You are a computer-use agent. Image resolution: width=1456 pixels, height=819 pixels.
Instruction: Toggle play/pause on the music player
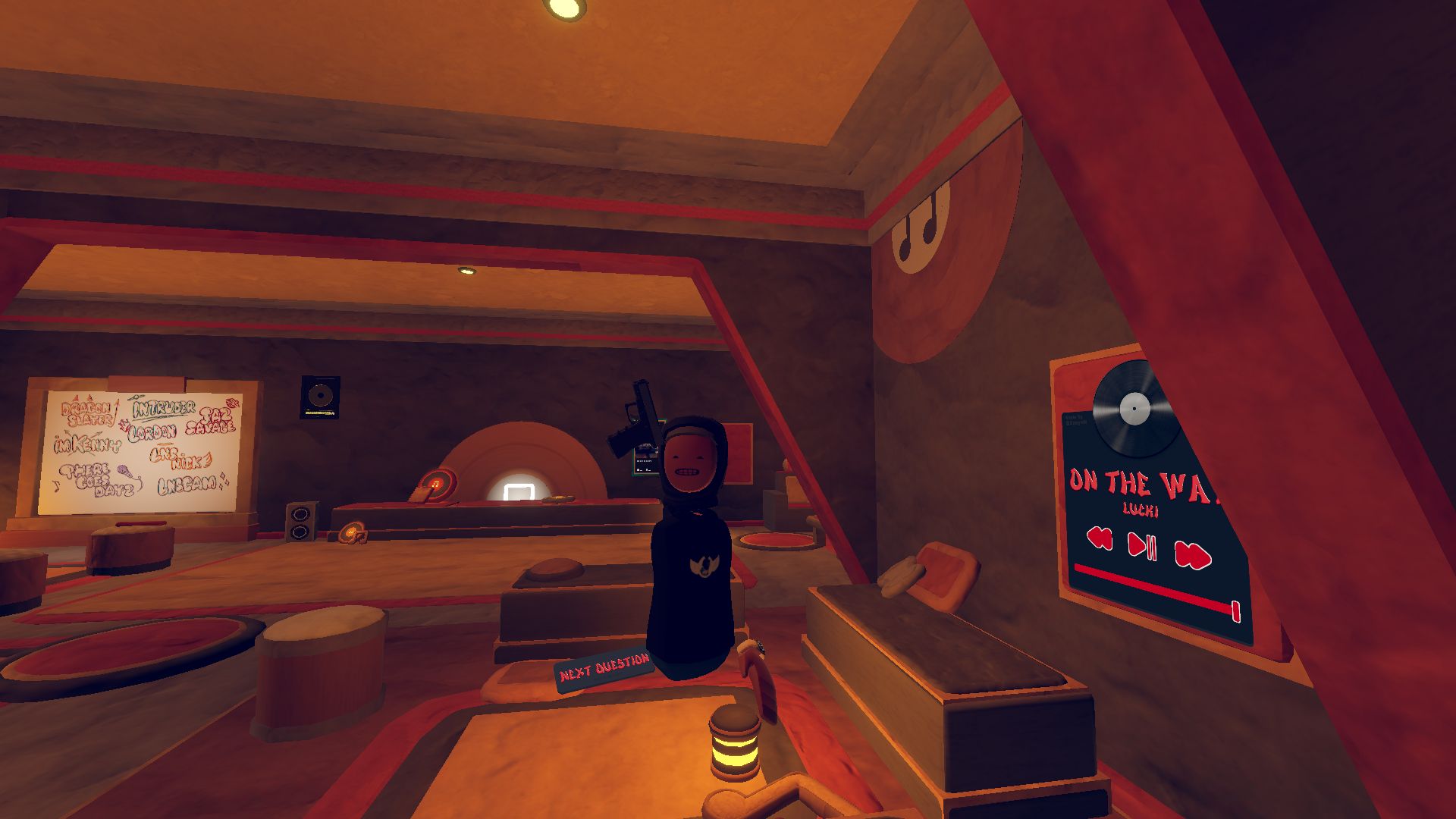(1142, 545)
